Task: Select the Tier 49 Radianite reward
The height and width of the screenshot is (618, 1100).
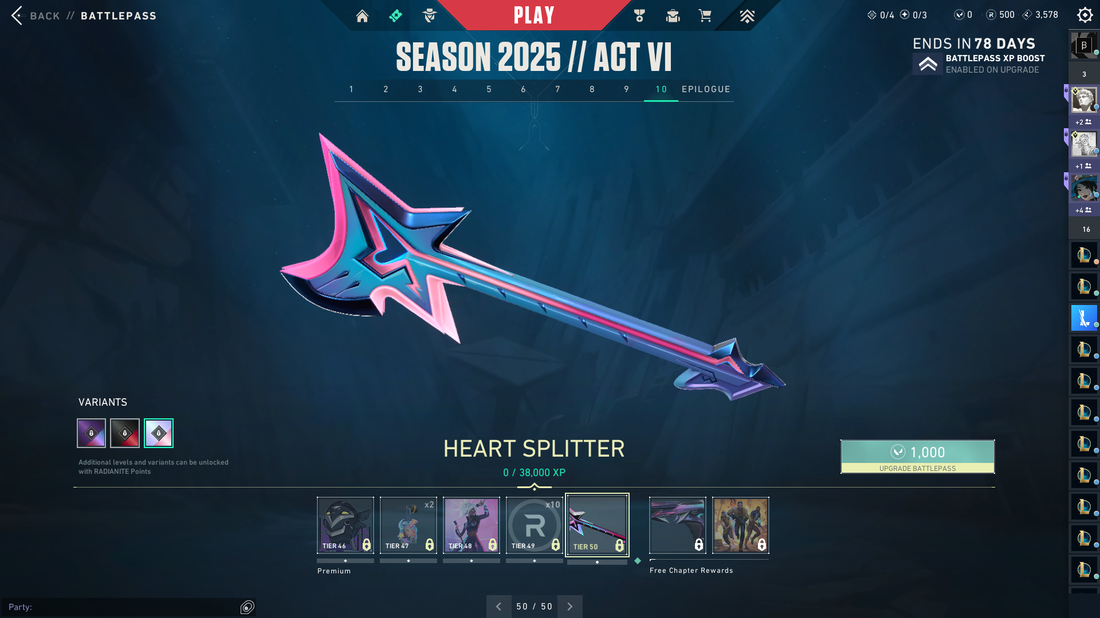Action: [534, 525]
